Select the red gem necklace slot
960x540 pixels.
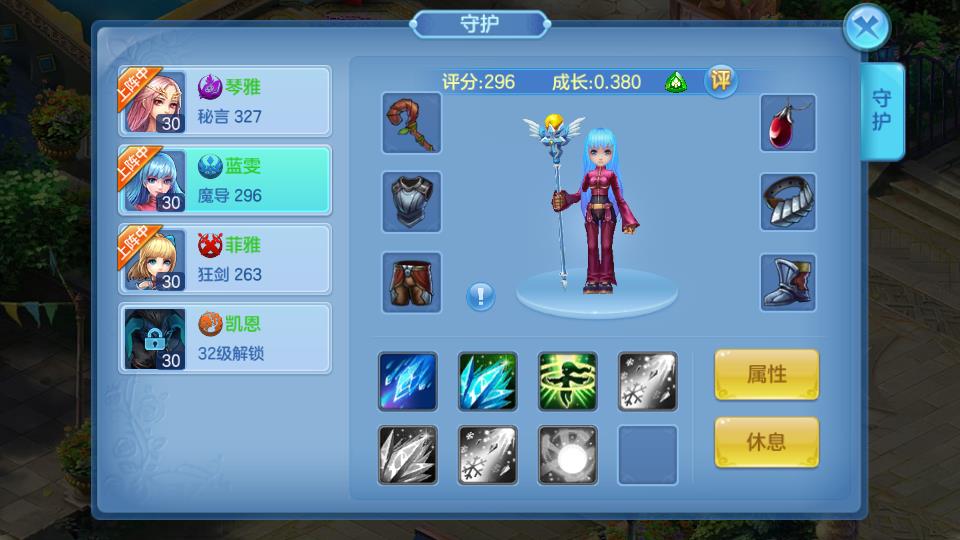pos(788,123)
